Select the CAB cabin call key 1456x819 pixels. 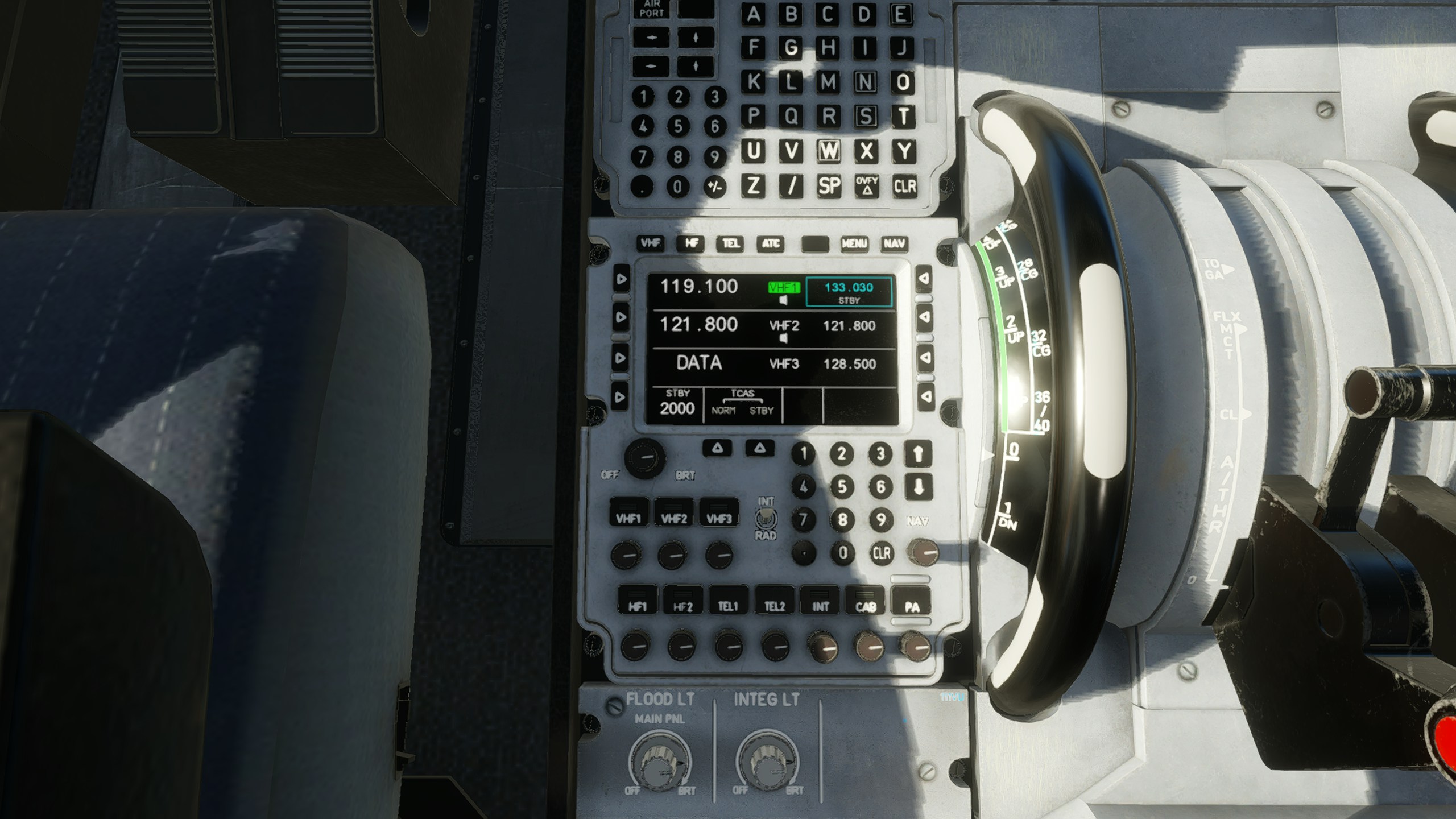[x=866, y=602]
